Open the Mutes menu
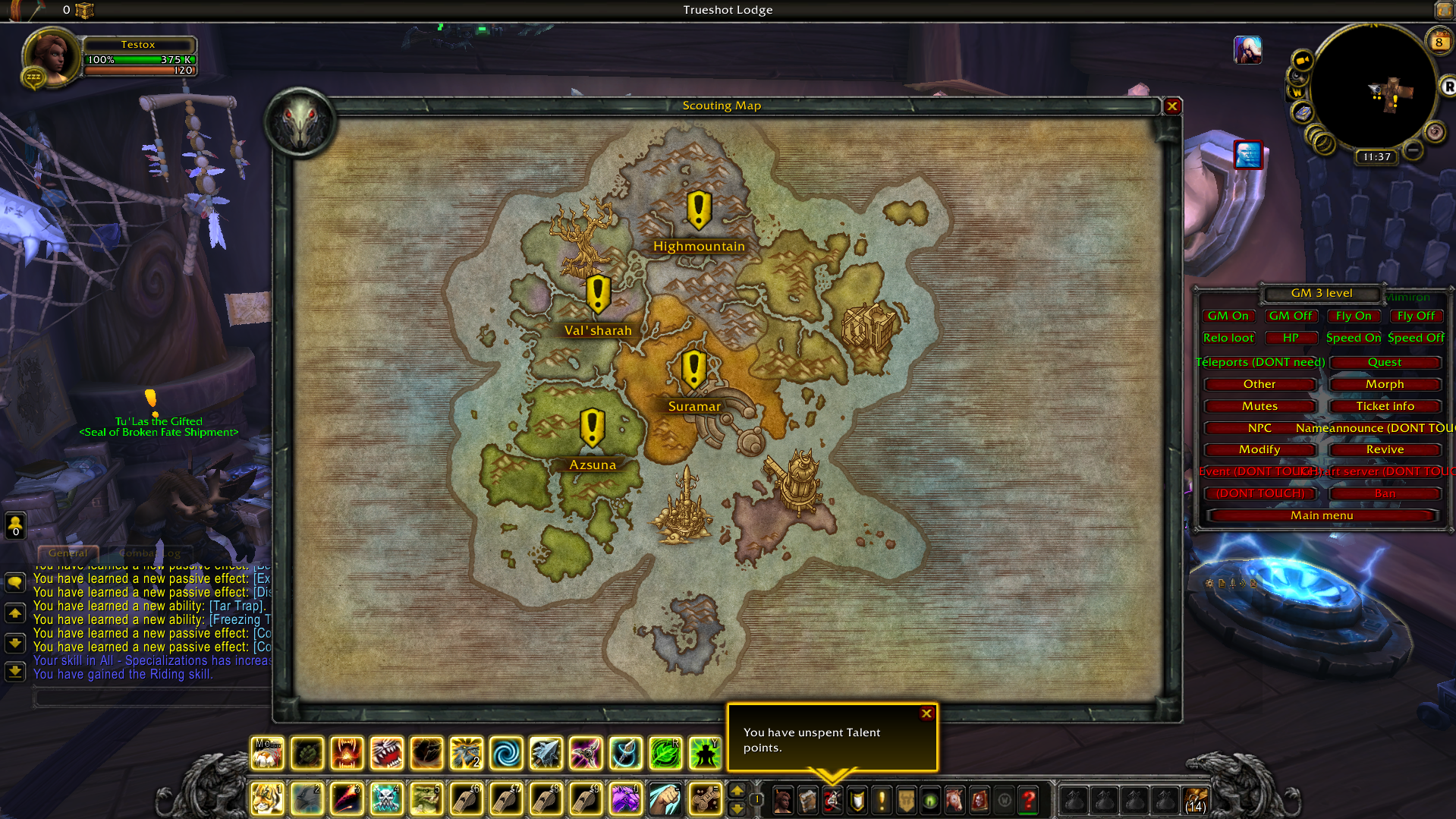Screen dimensions: 1456x819 point(1259,406)
